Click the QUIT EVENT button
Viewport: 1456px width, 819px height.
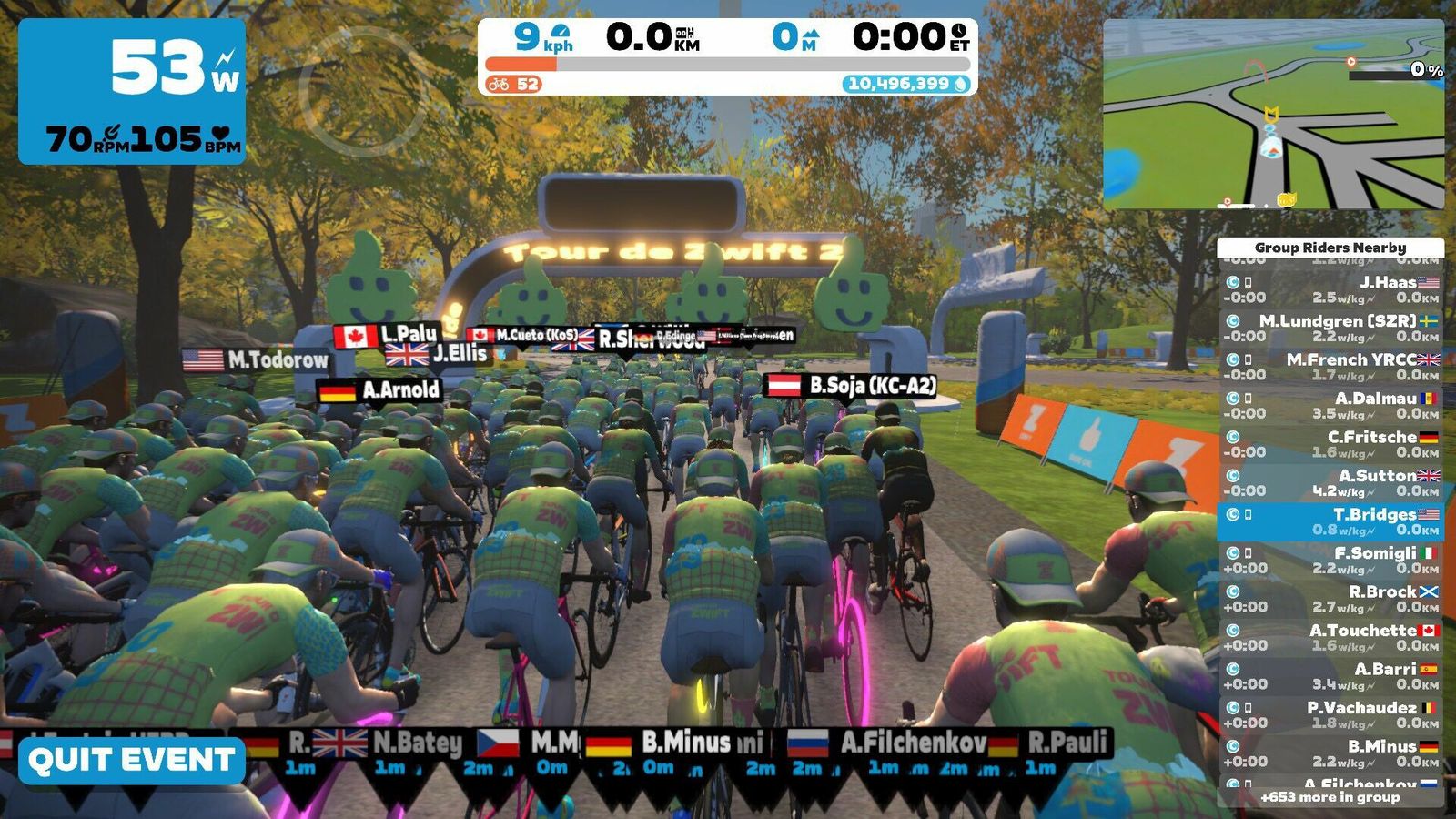(x=132, y=761)
